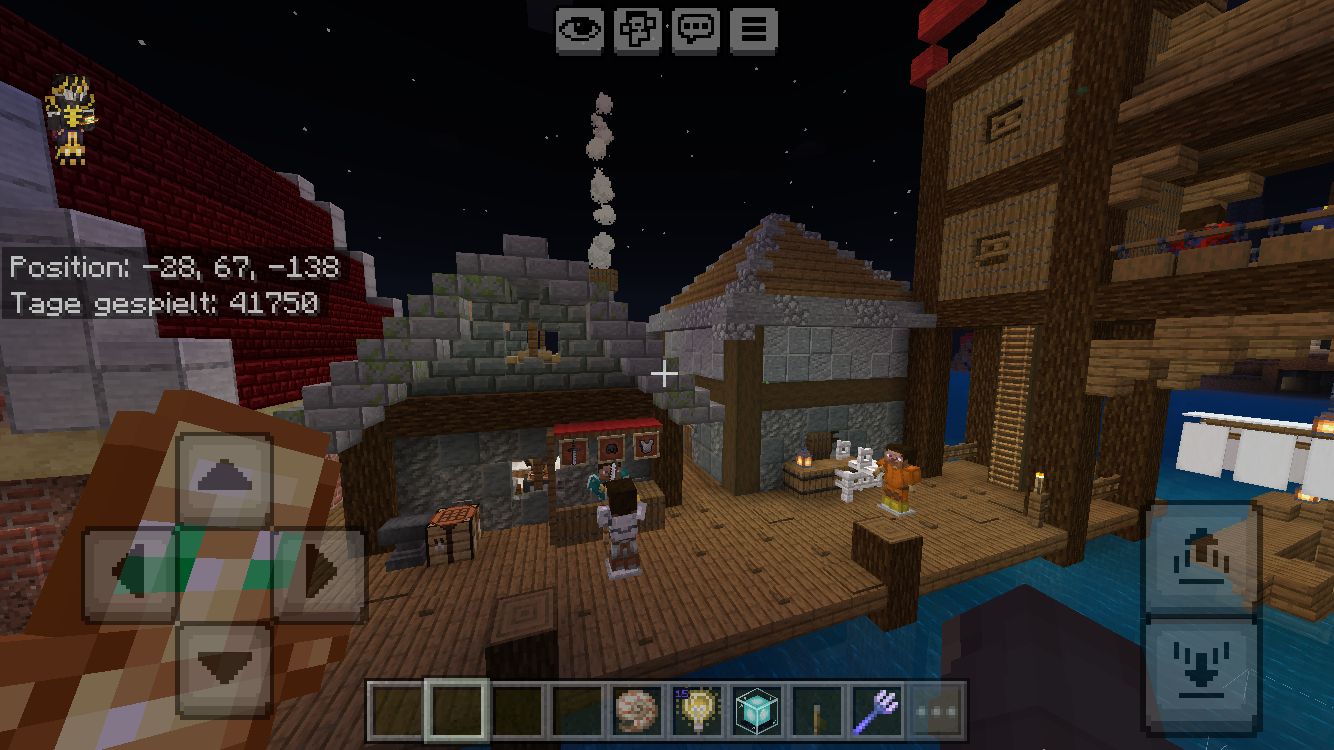
Task: Open inventory with the three-dot button
Action: [x=937, y=712]
